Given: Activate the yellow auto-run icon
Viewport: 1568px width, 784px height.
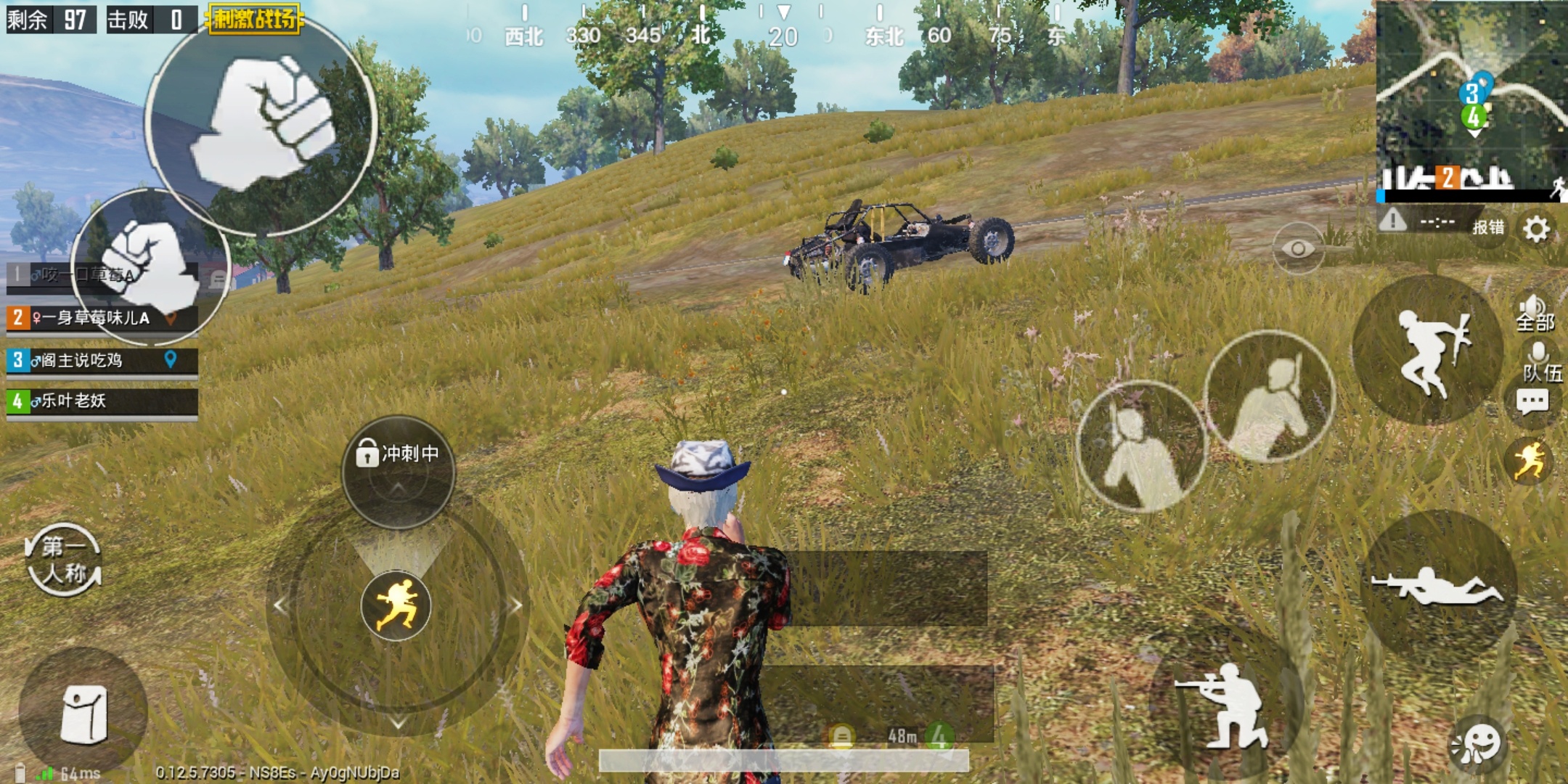Looking at the screenshot, I should pos(1530,460).
